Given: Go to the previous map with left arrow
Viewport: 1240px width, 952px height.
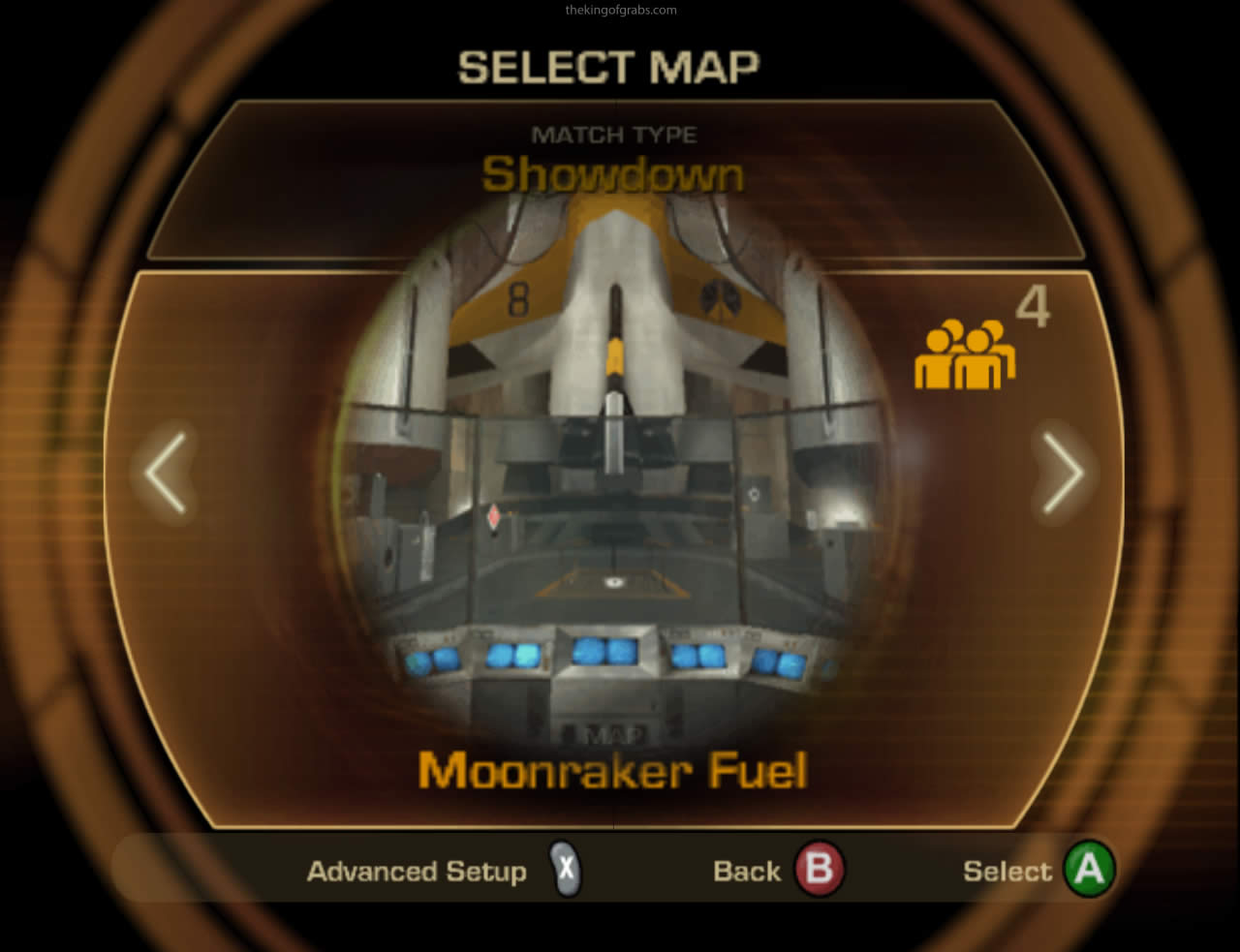Looking at the screenshot, I should pos(166,473).
